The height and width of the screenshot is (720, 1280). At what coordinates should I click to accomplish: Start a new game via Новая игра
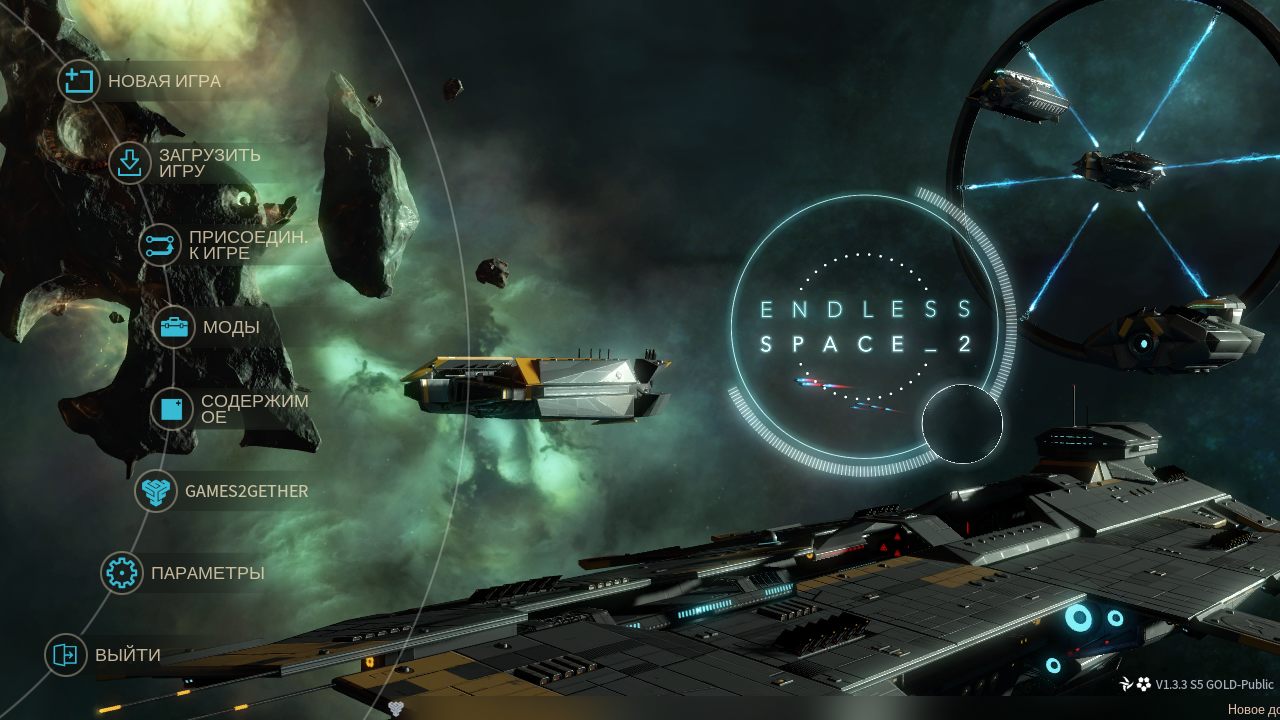[164, 81]
